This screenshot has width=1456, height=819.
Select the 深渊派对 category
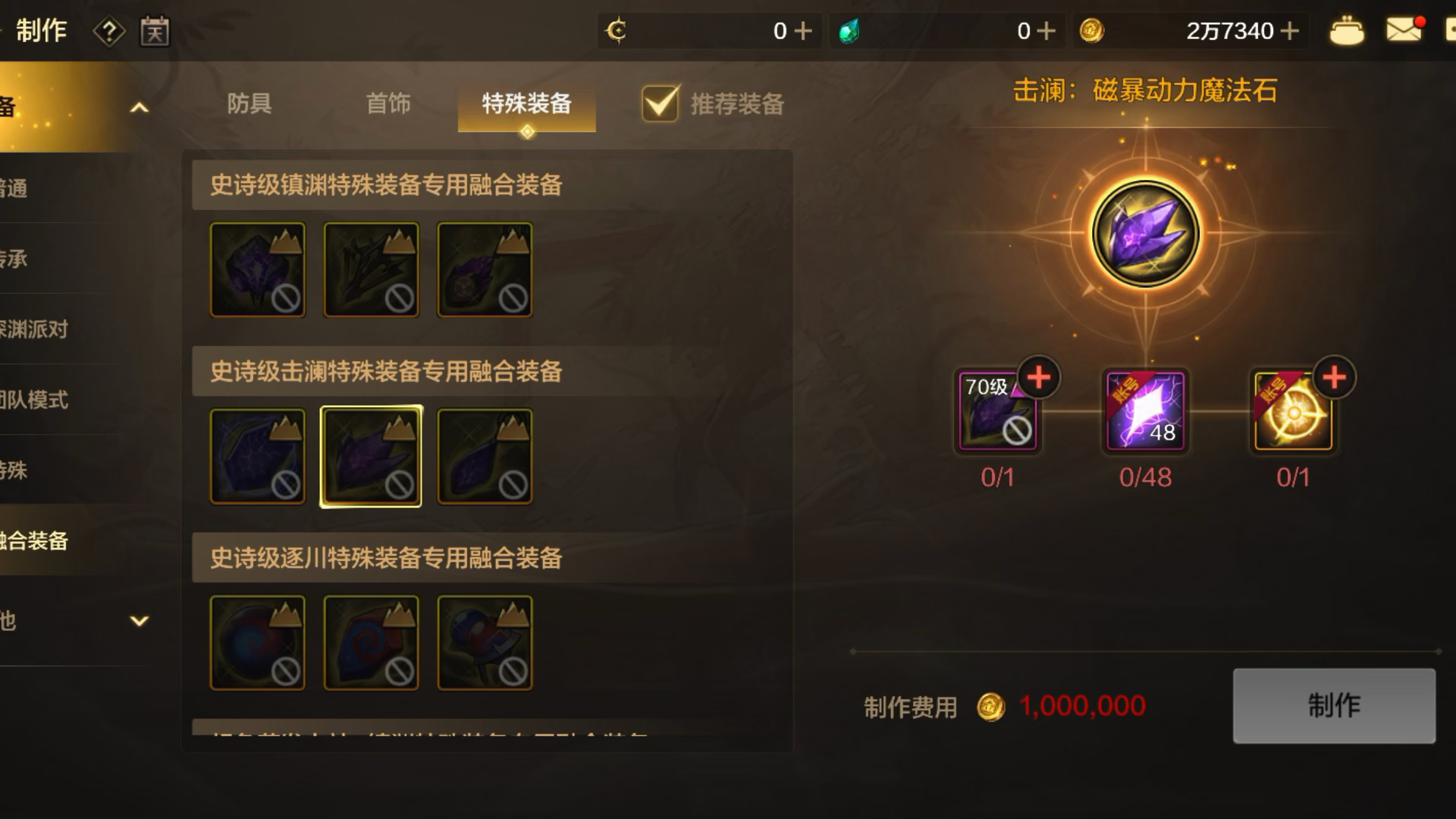[x=34, y=329]
